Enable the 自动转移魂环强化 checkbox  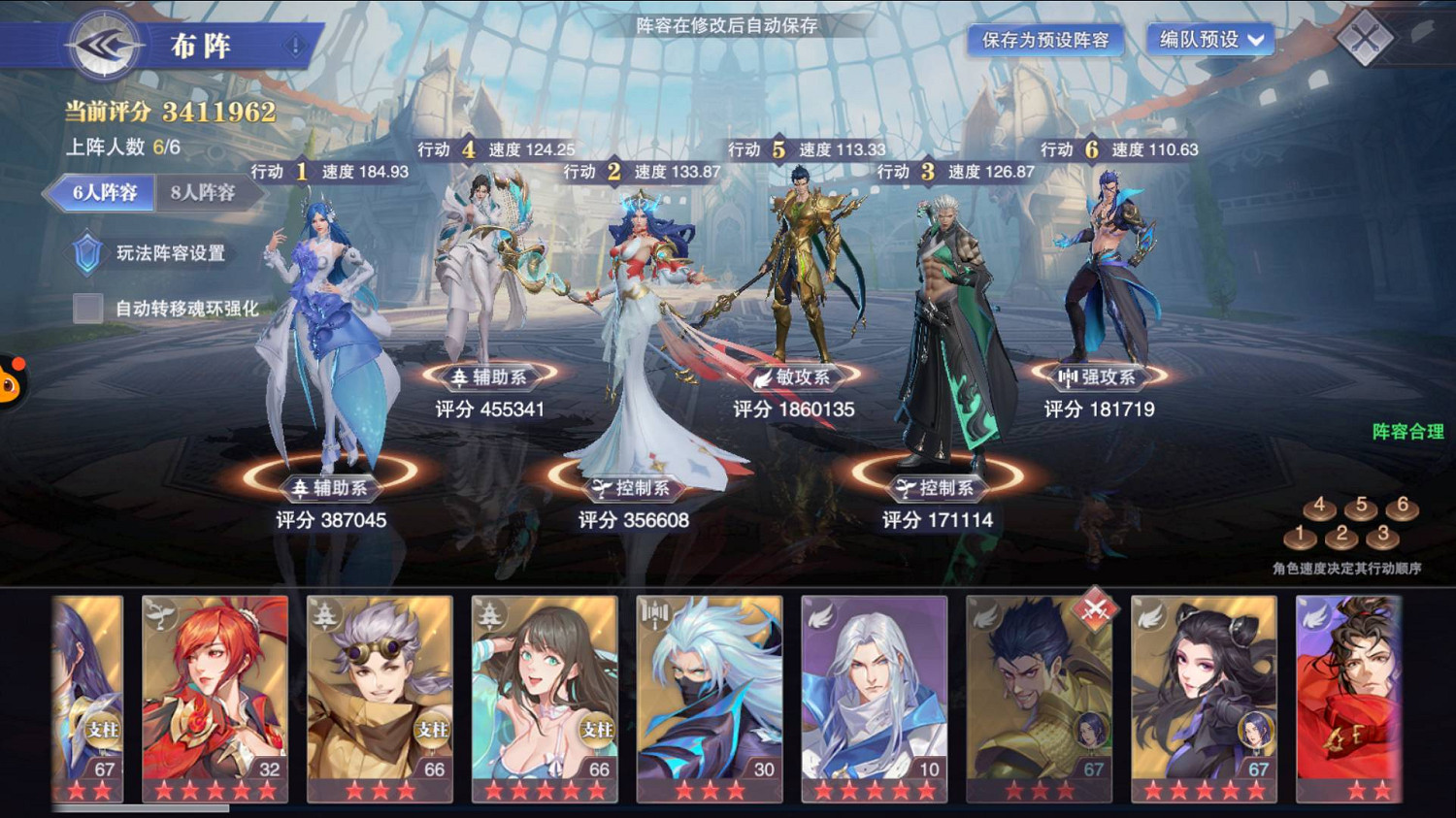point(85,307)
